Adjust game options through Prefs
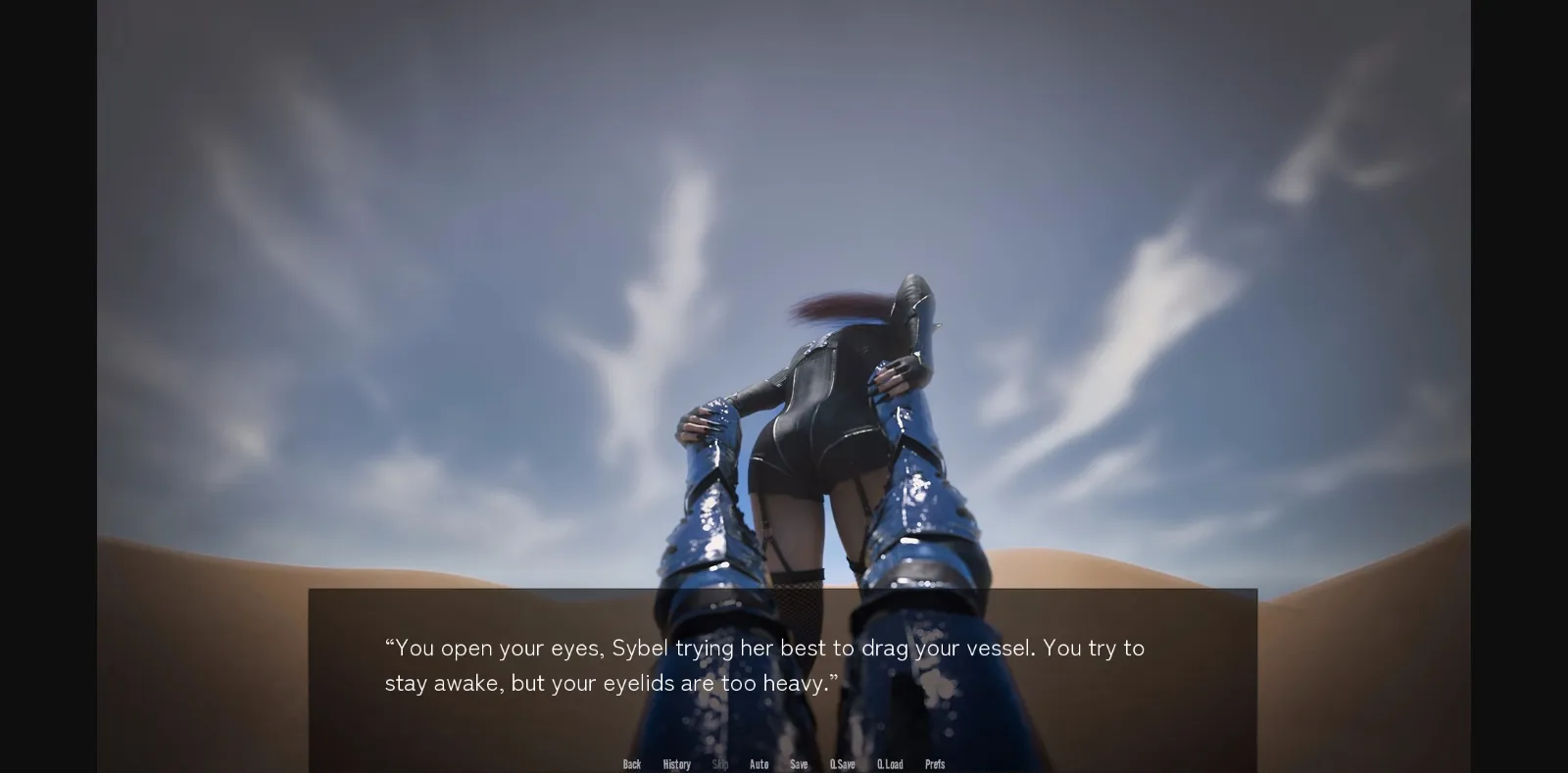The height and width of the screenshot is (773, 1568). tap(934, 763)
